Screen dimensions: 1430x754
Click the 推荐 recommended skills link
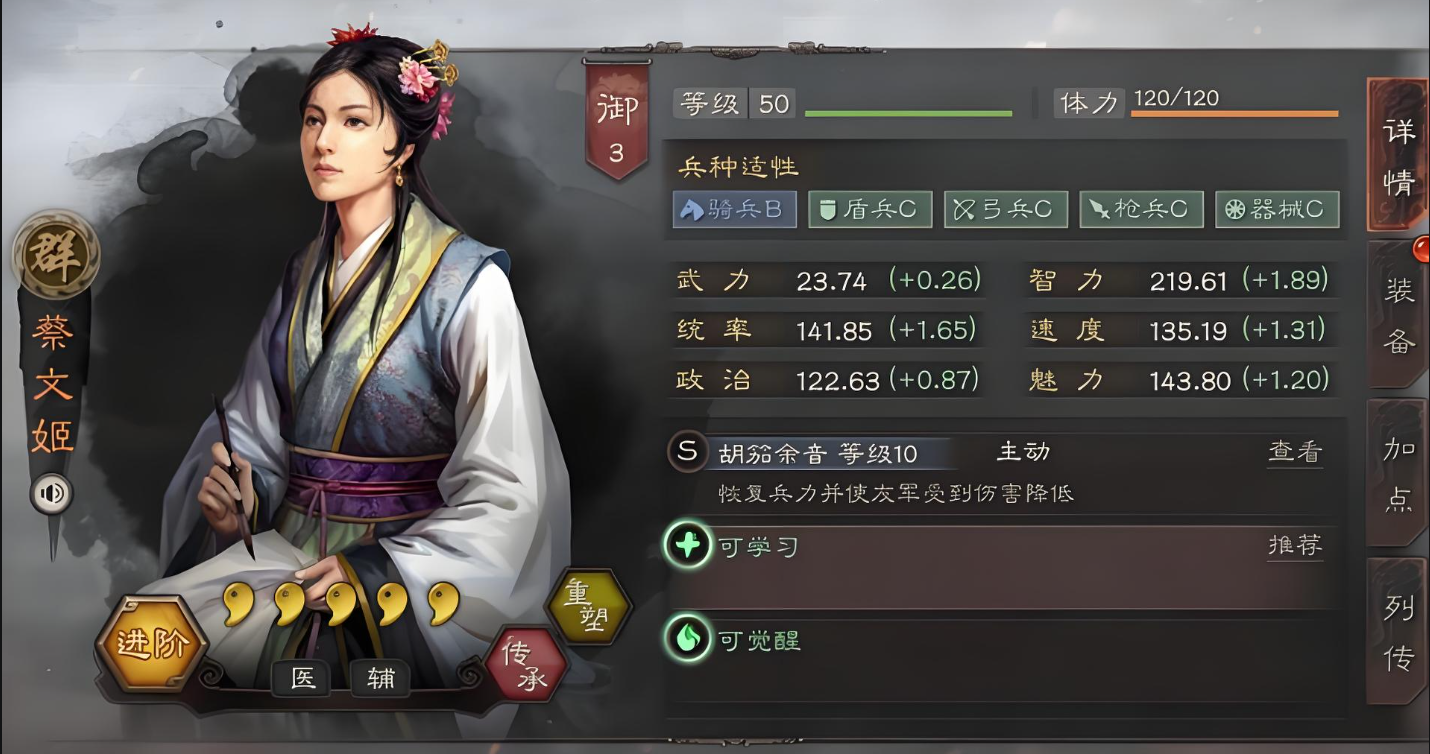coord(1294,545)
